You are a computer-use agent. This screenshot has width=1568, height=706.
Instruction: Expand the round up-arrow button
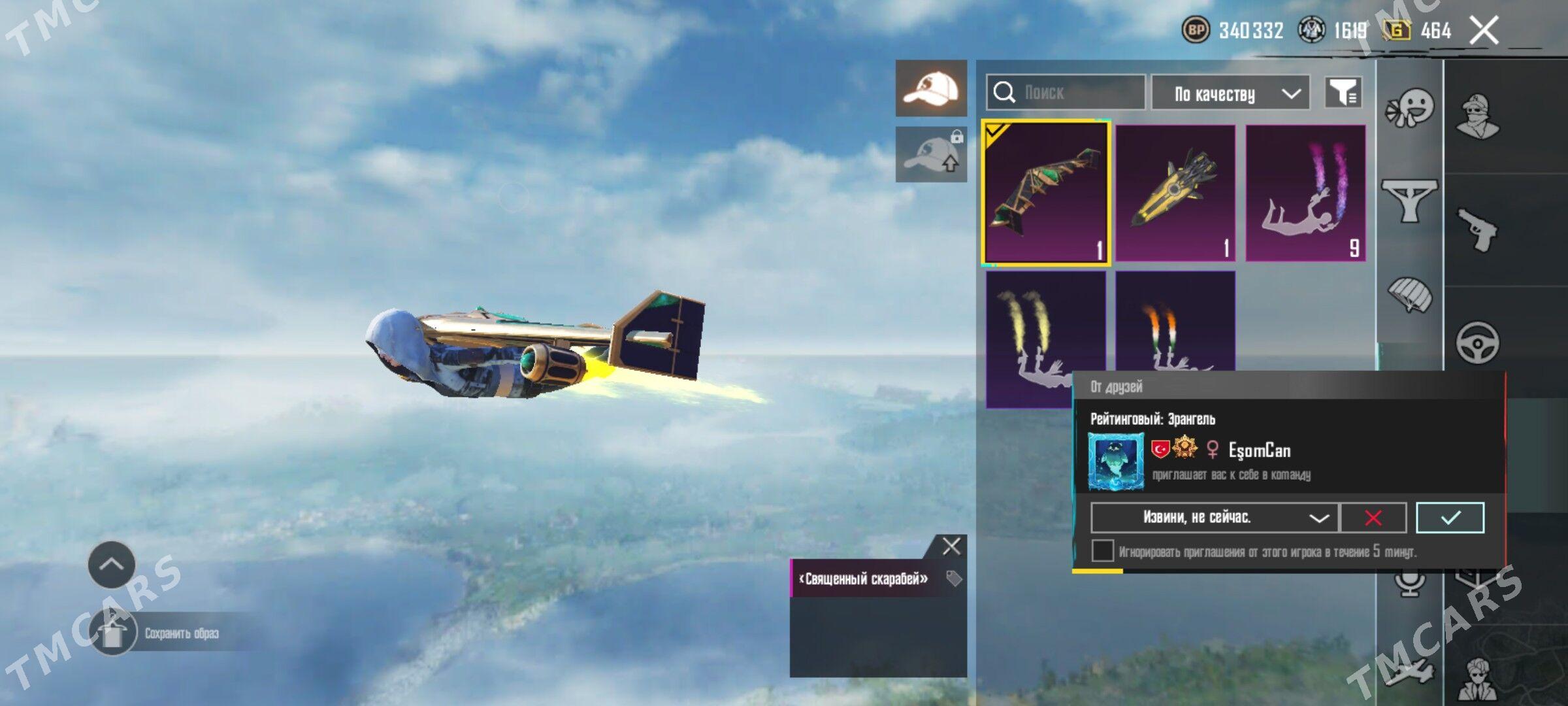tap(112, 565)
